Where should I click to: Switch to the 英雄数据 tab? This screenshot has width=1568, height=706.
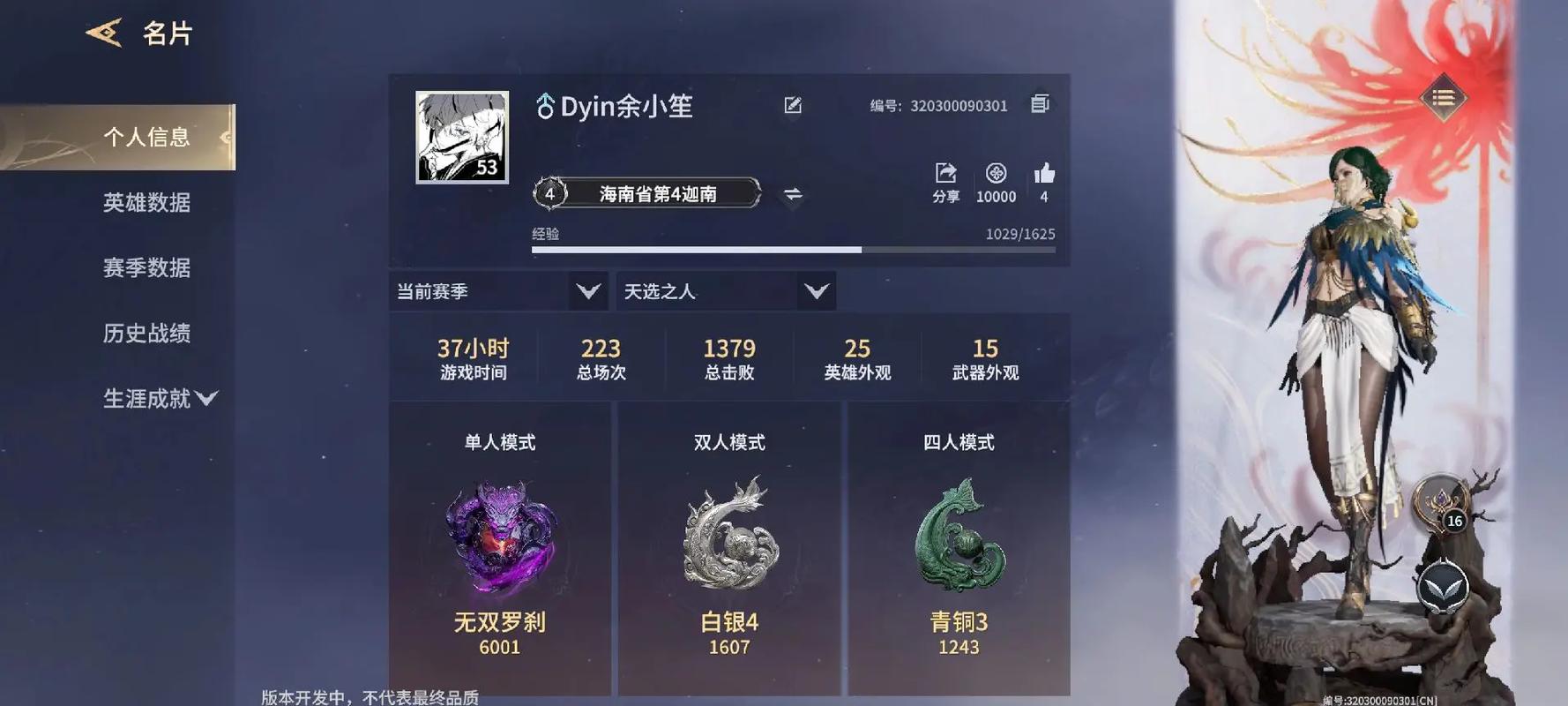click(146, 203)
